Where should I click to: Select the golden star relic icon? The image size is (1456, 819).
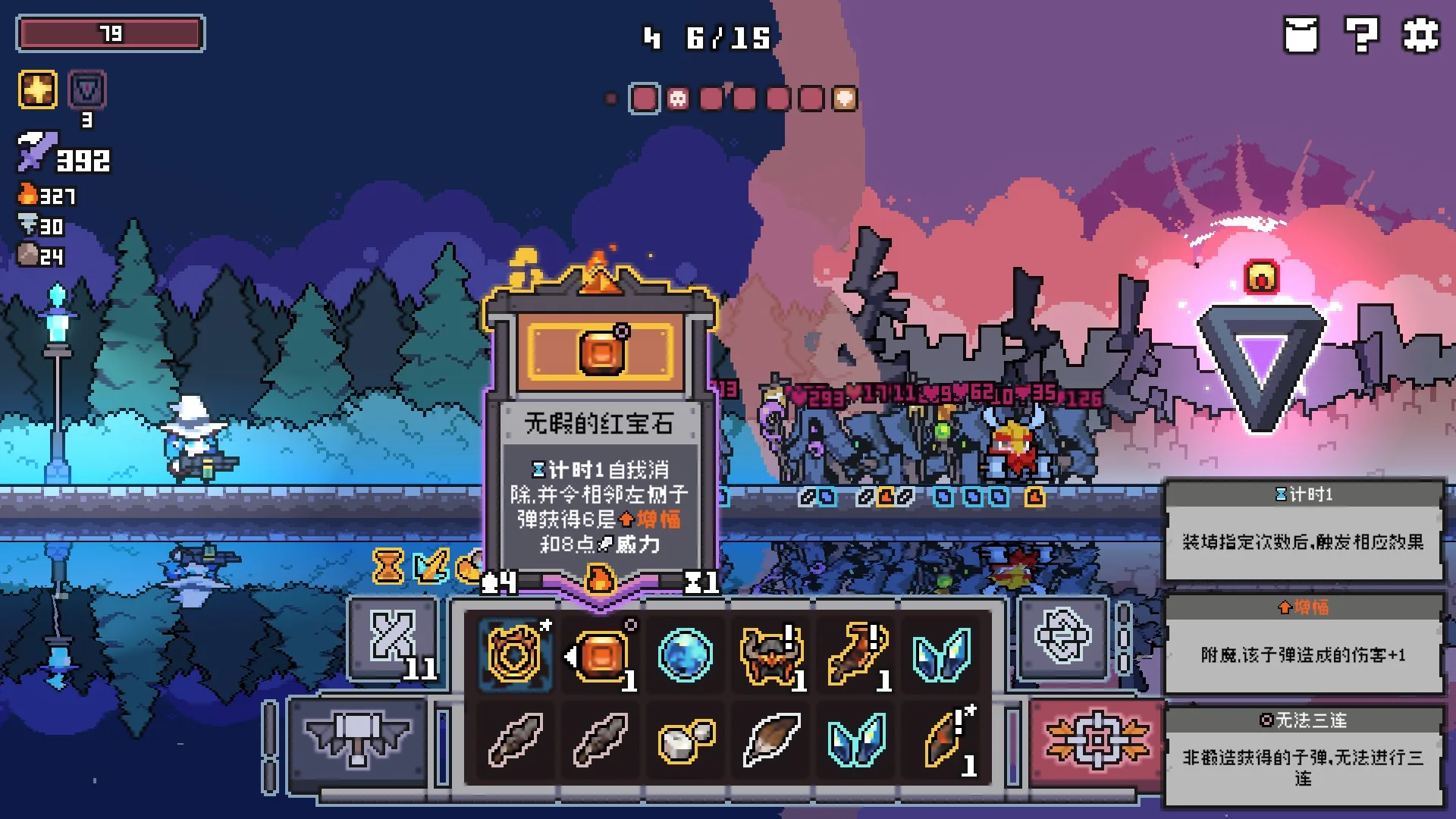point(38,90)
